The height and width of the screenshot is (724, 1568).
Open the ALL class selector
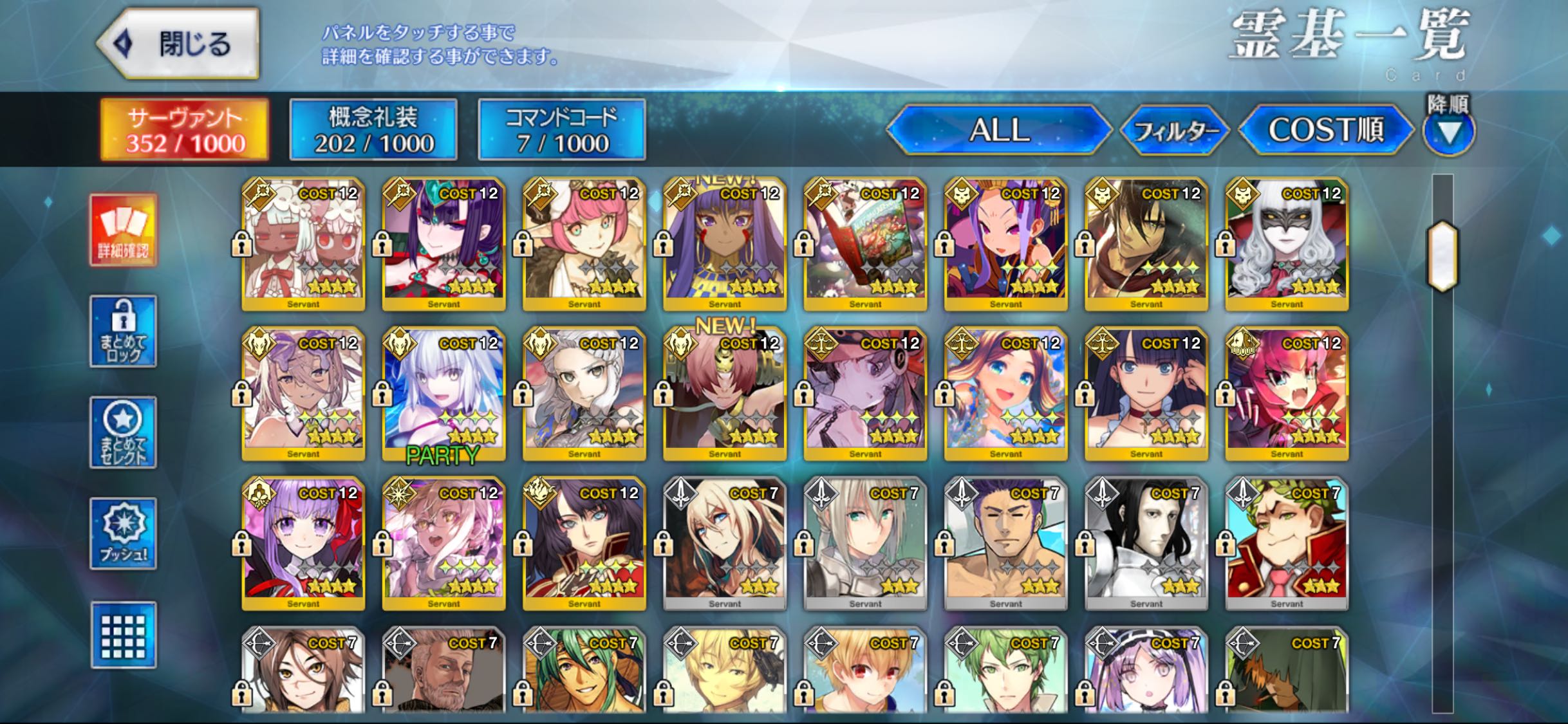pos(998,131)
